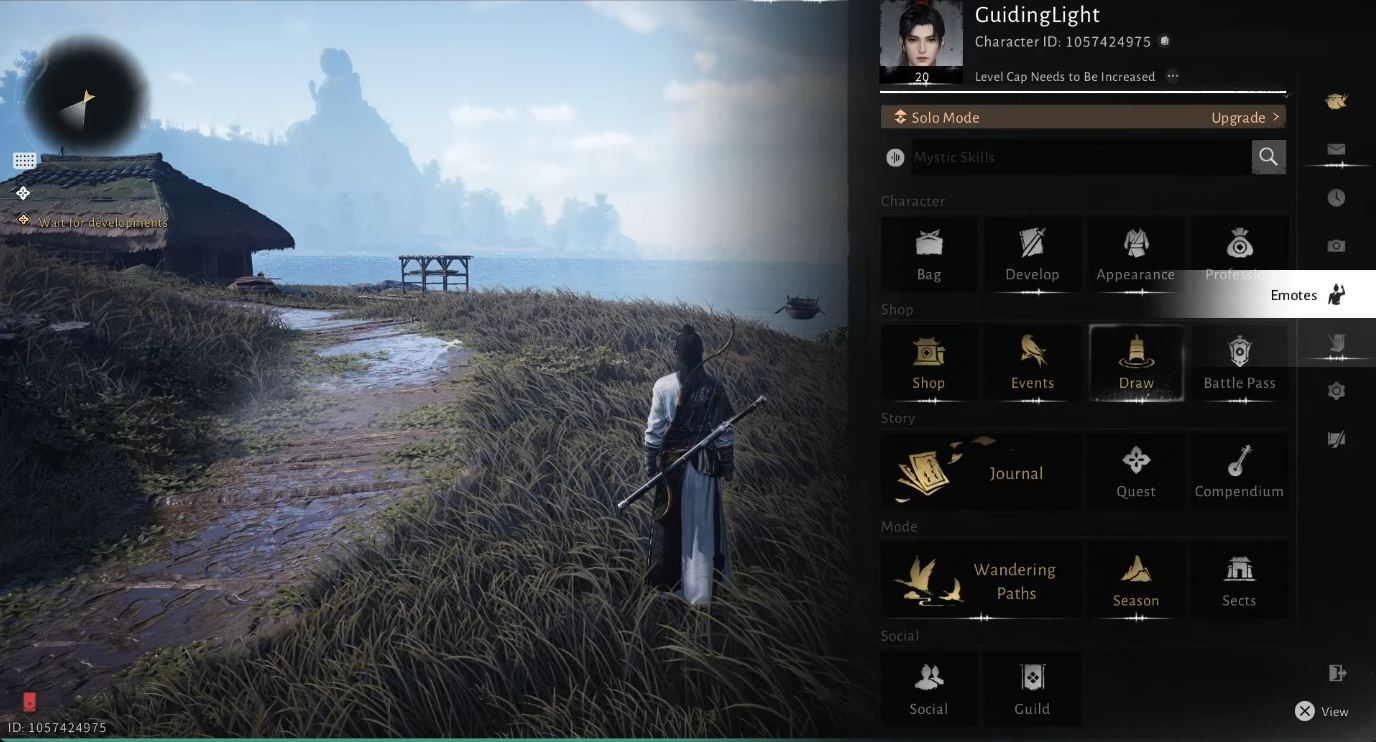The image size is (1376, 742).
Task: Open the Quest log
Action: (1135, 470)
